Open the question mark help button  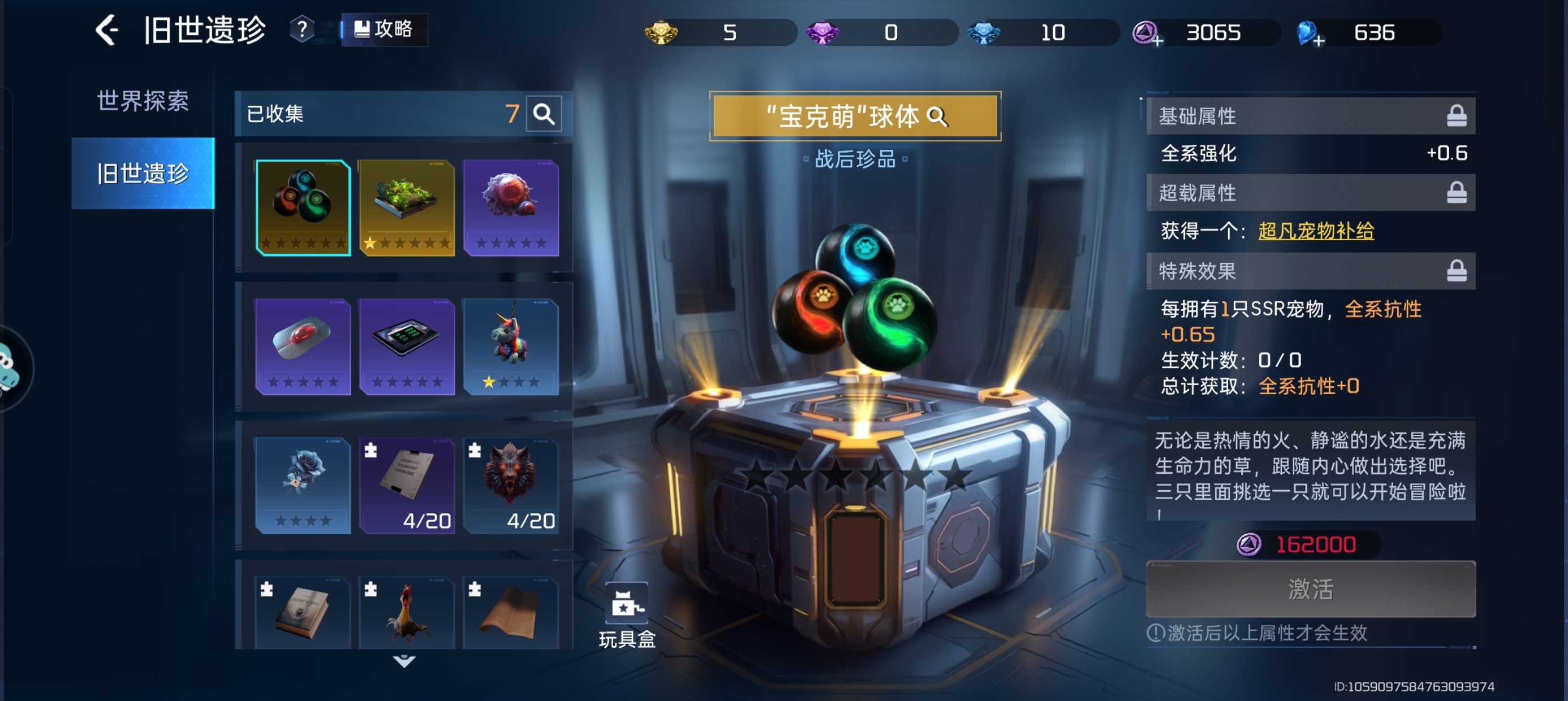301,29
